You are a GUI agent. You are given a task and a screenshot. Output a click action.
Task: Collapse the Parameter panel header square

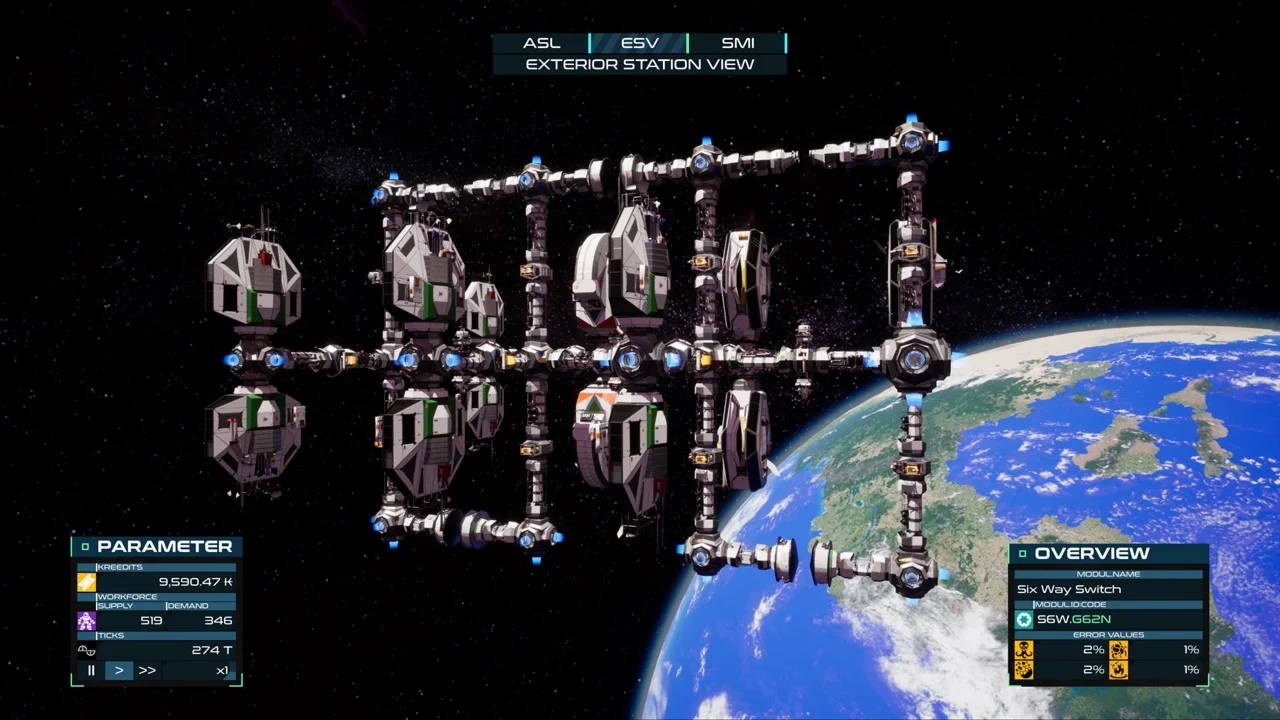(85, 547)
